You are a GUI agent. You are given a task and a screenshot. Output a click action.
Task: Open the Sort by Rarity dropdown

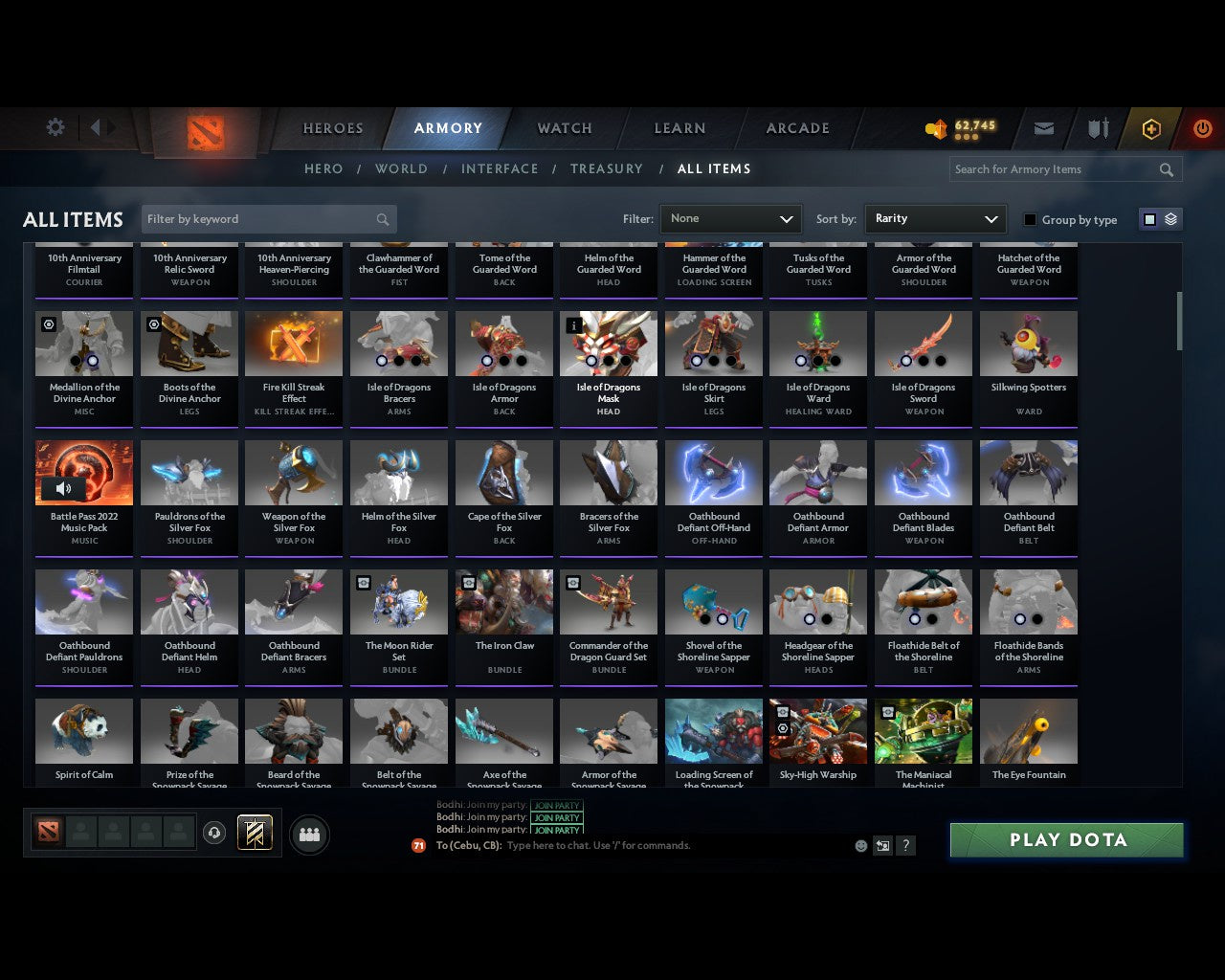click(935, 218)
